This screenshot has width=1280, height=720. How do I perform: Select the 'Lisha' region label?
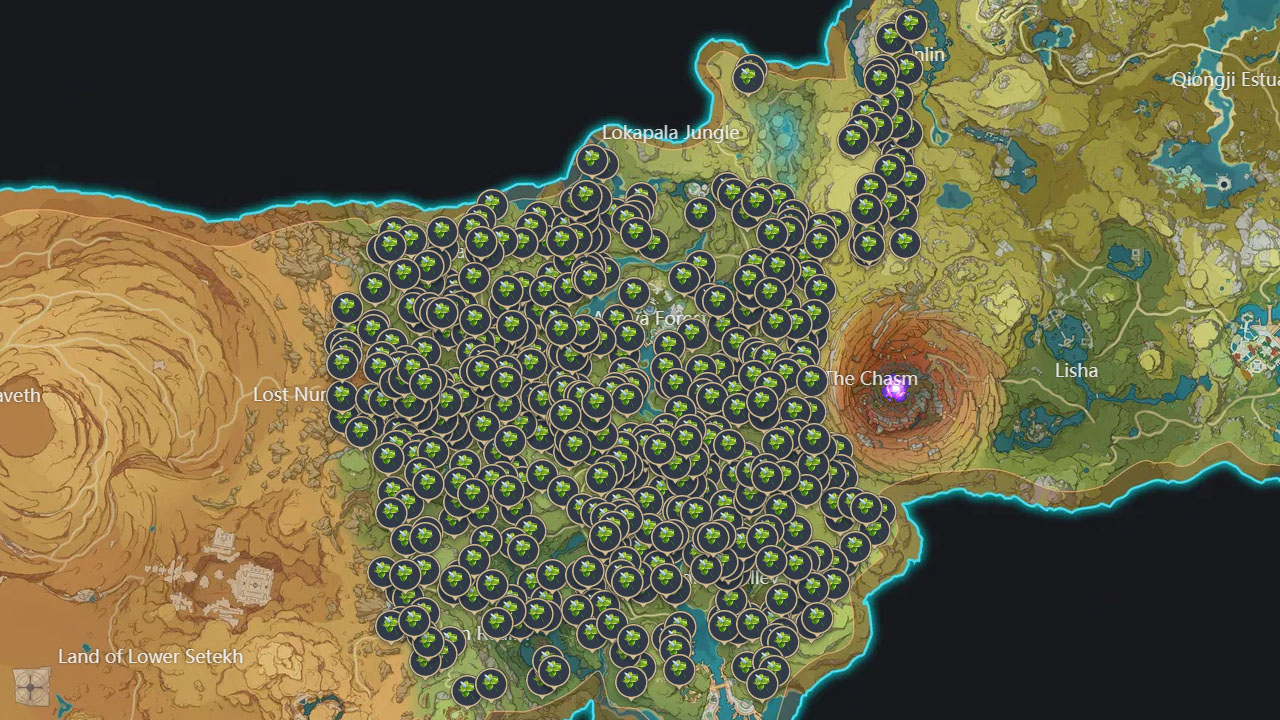click(1078, 370)
